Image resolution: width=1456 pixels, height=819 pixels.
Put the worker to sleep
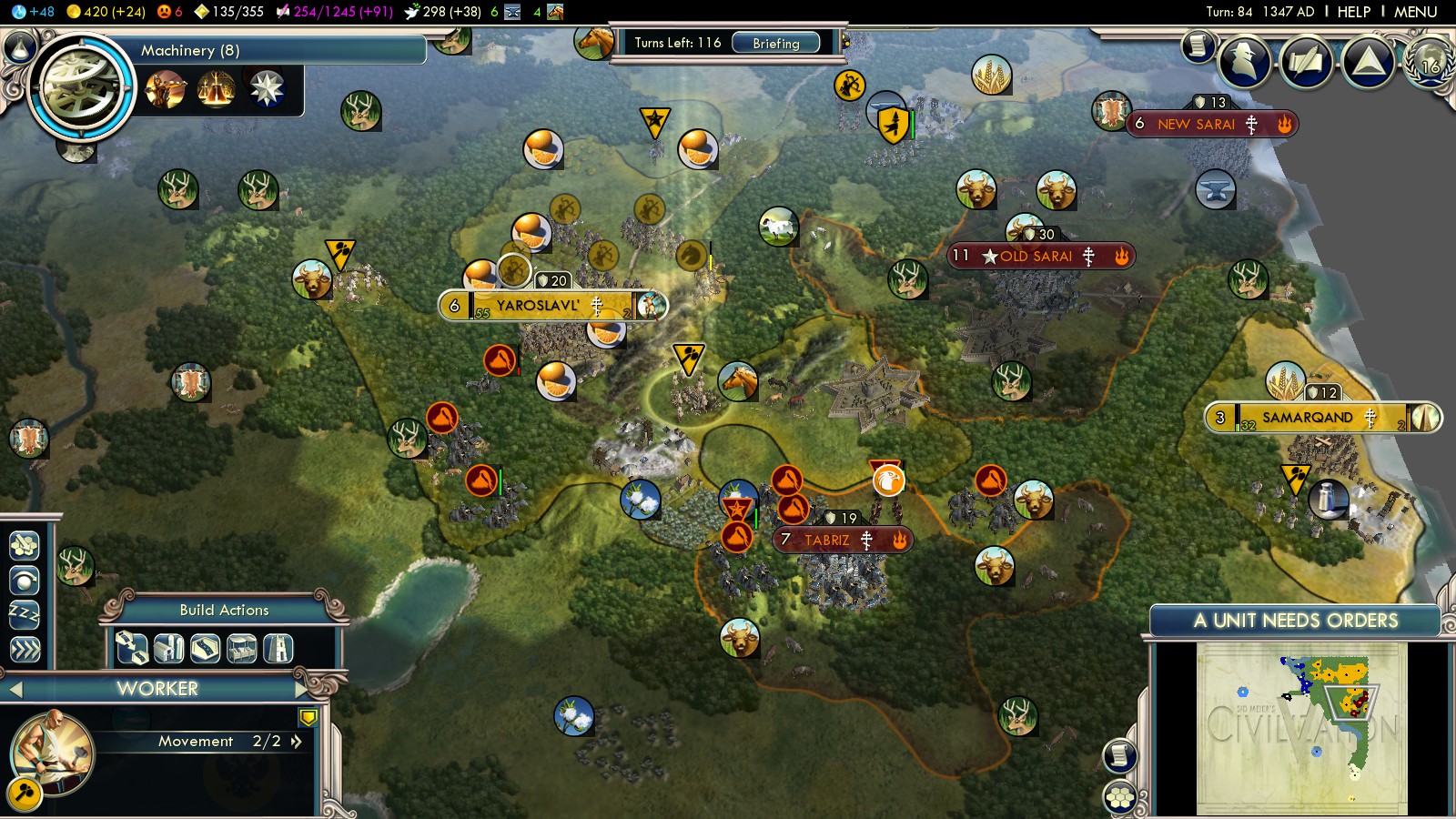25,614
